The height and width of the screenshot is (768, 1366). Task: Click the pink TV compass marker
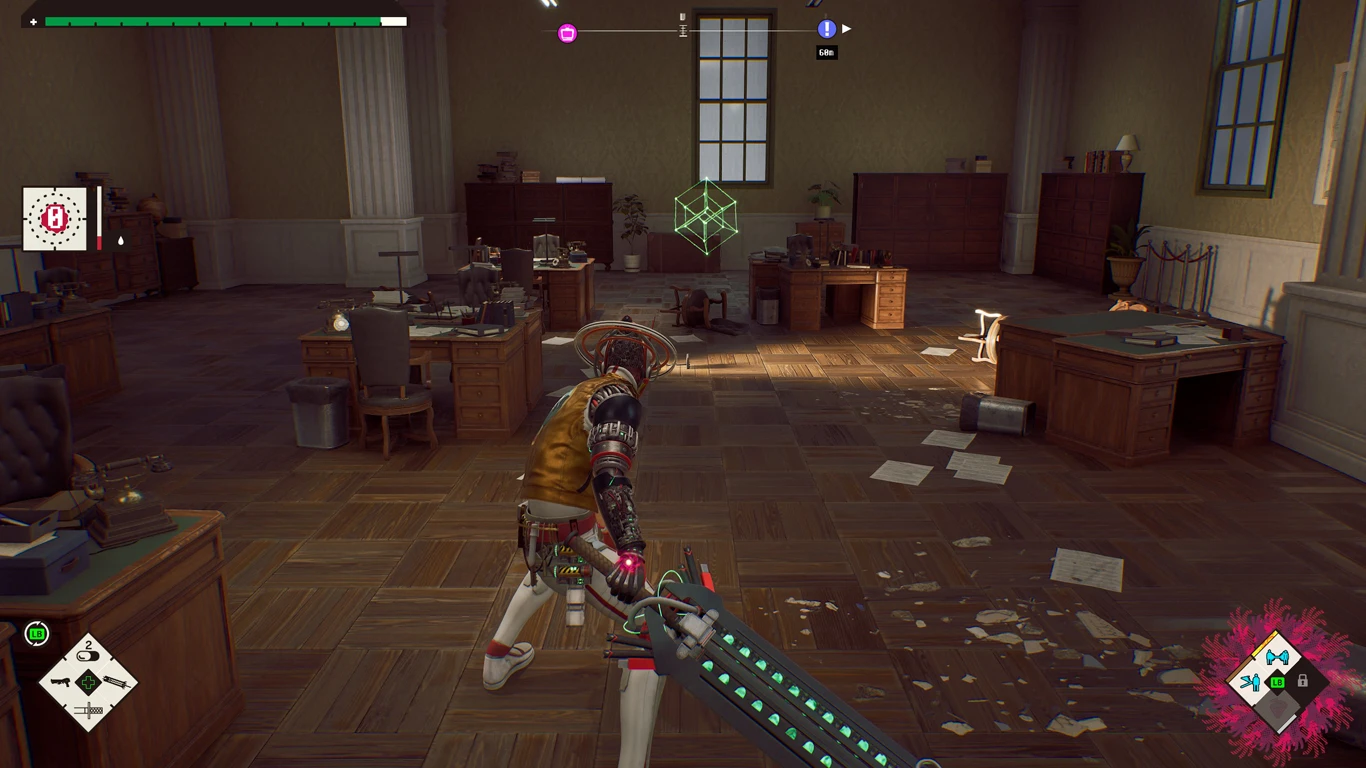click(567, 33)
